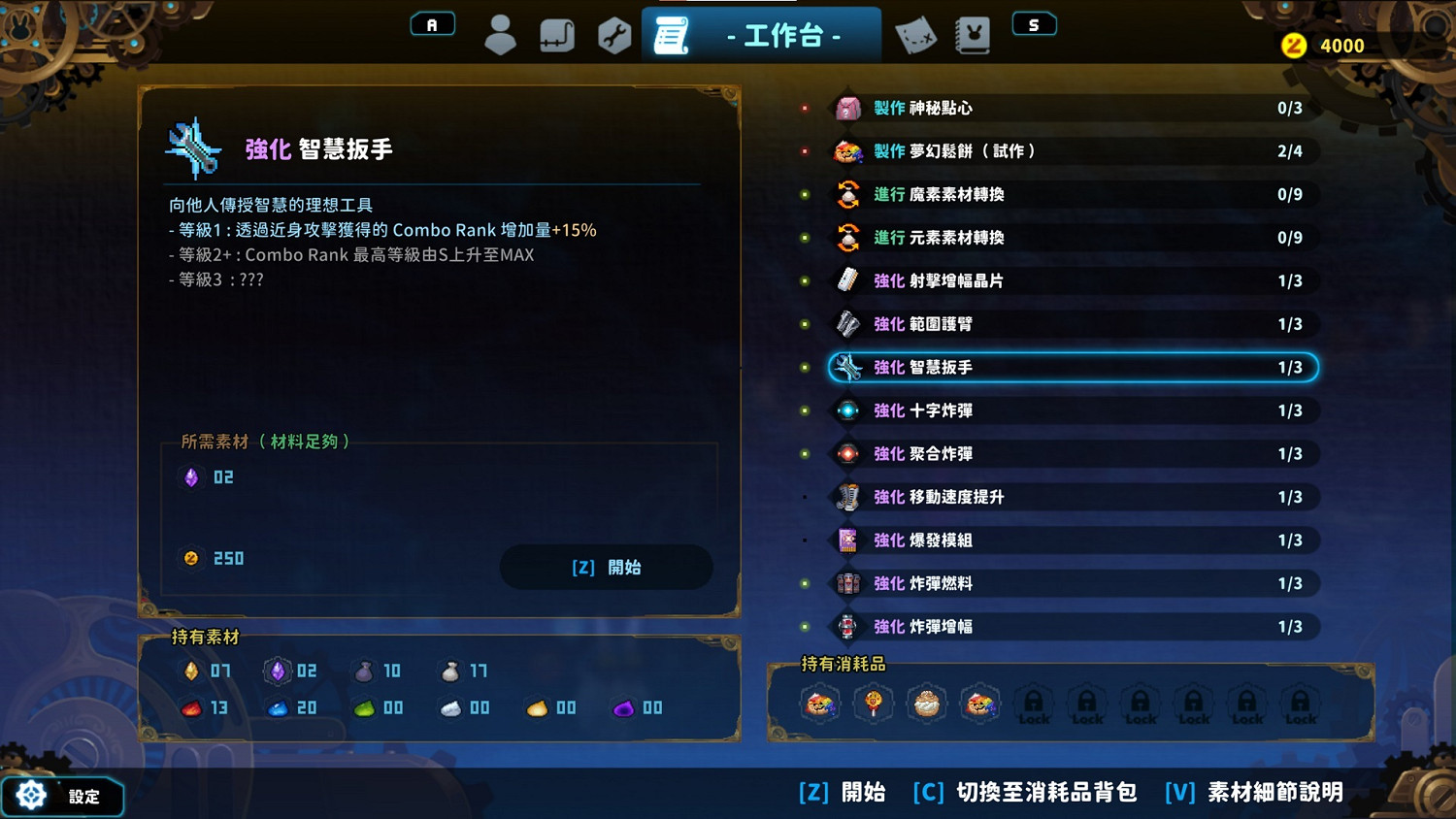Open the rabbit journal icon
The image size is (1456, 819).
(972, 33)
